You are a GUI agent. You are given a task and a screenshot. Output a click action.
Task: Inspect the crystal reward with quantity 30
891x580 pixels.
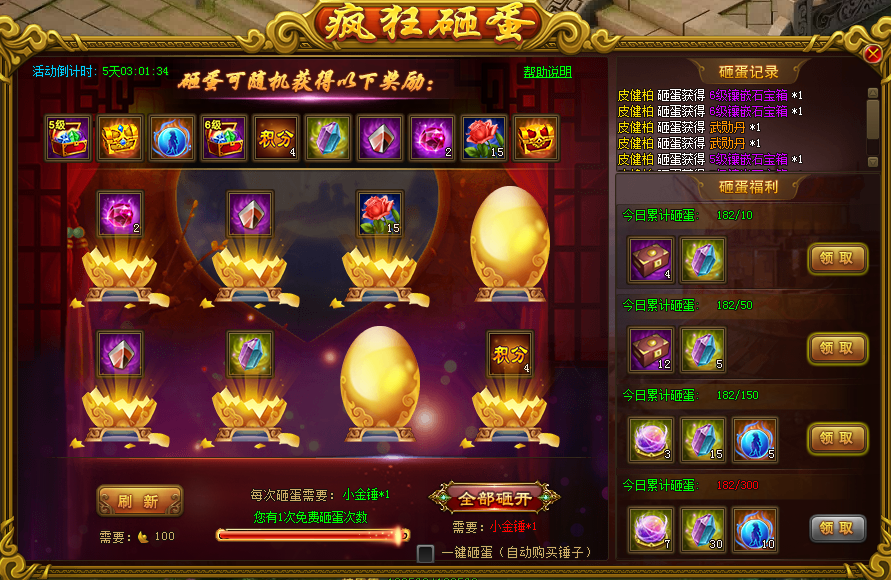(703, 529)
